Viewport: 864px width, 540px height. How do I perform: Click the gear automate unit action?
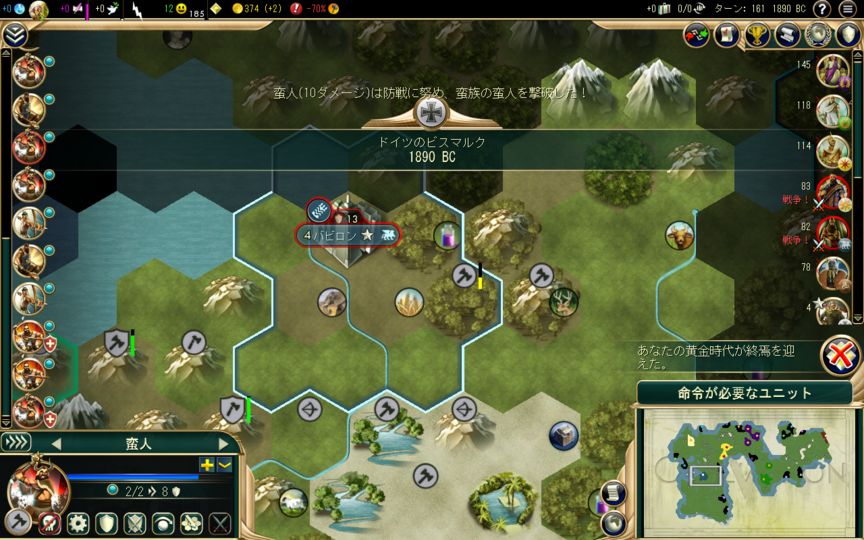77,522
